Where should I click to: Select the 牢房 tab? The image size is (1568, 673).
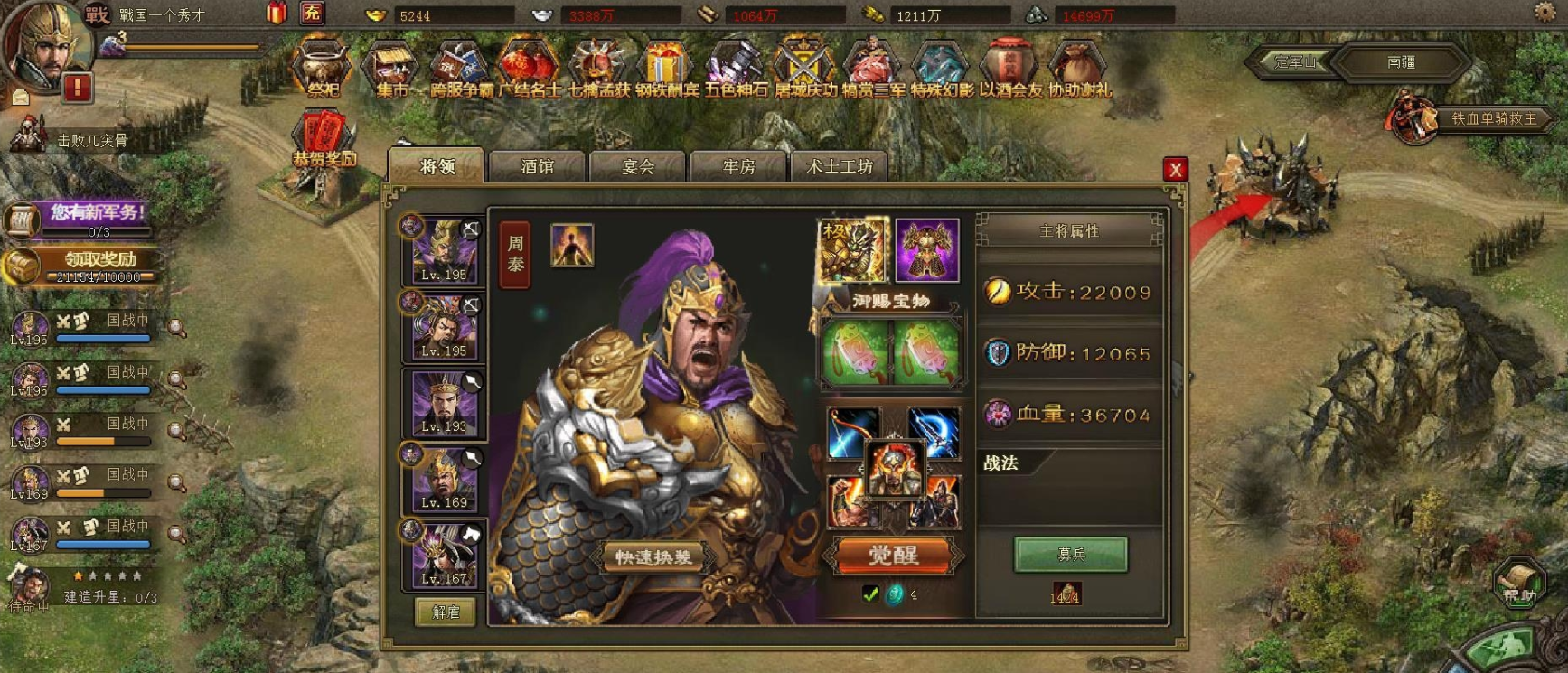click(x=738, y=167)
